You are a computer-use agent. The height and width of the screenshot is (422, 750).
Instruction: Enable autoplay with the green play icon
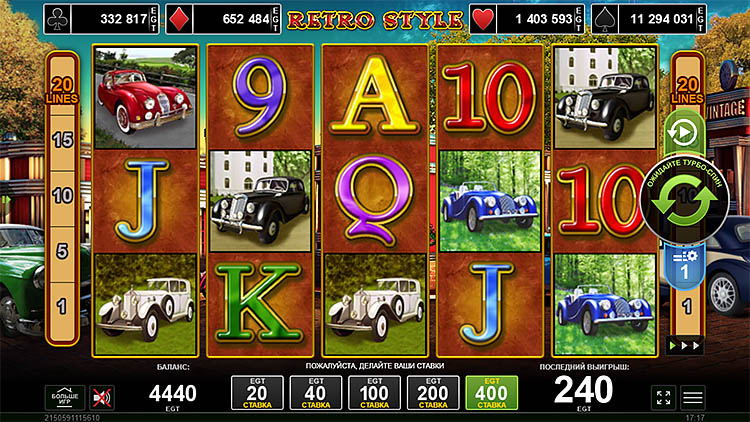coord(686,132)
